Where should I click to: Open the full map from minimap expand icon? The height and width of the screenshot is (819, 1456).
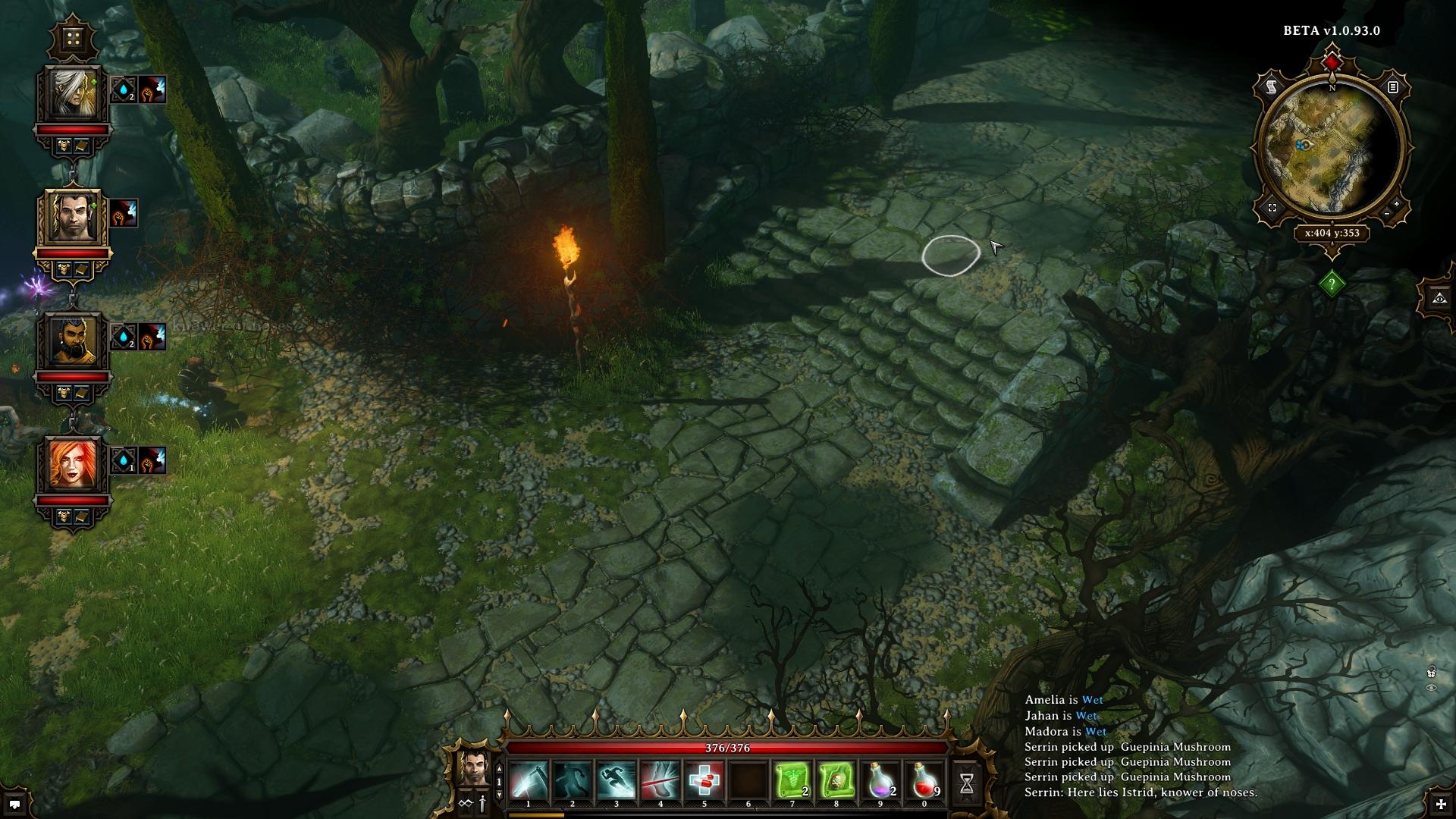[x=1272, y=208]
